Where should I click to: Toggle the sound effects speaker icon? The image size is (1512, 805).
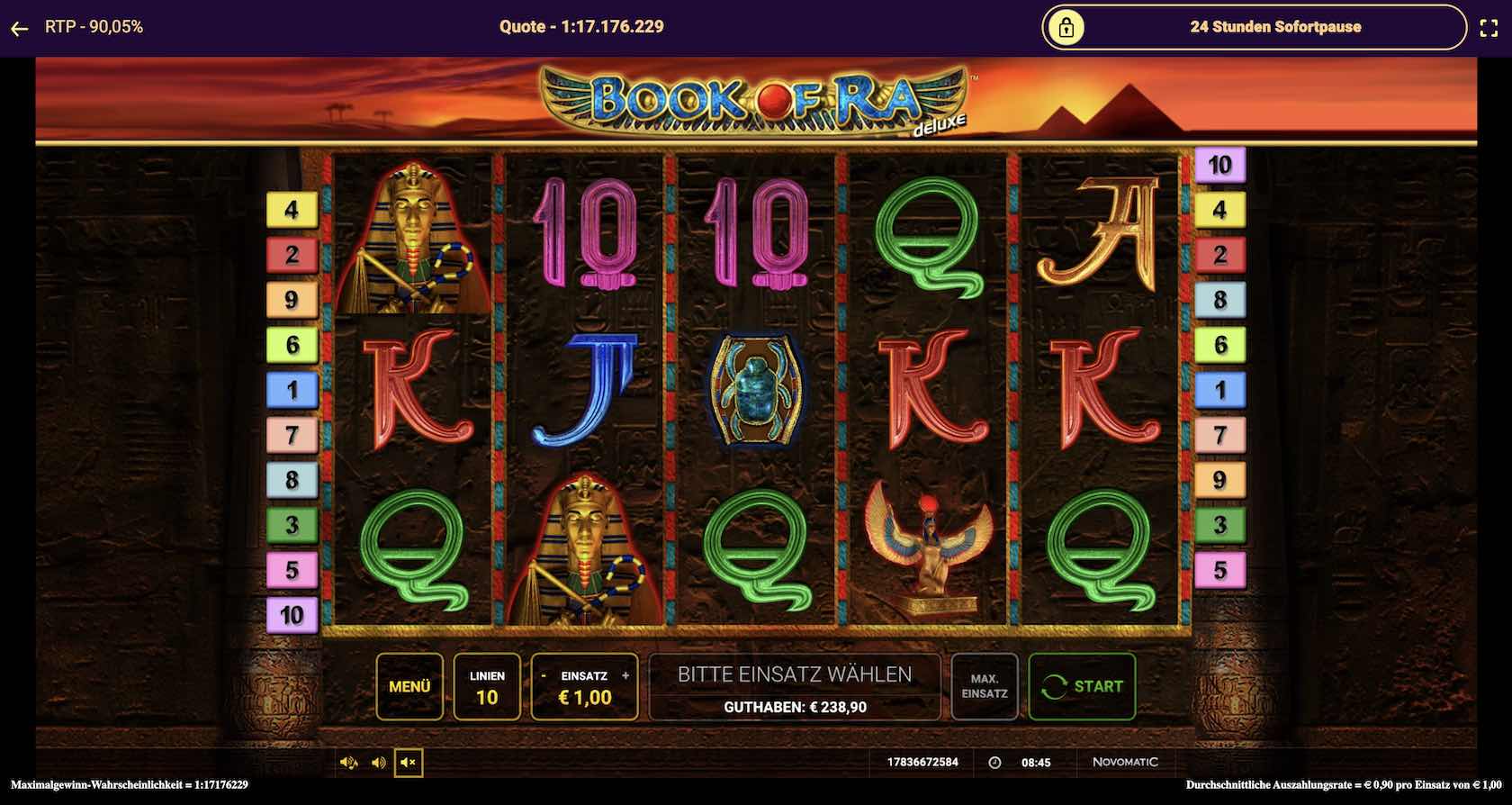point(378,763)
